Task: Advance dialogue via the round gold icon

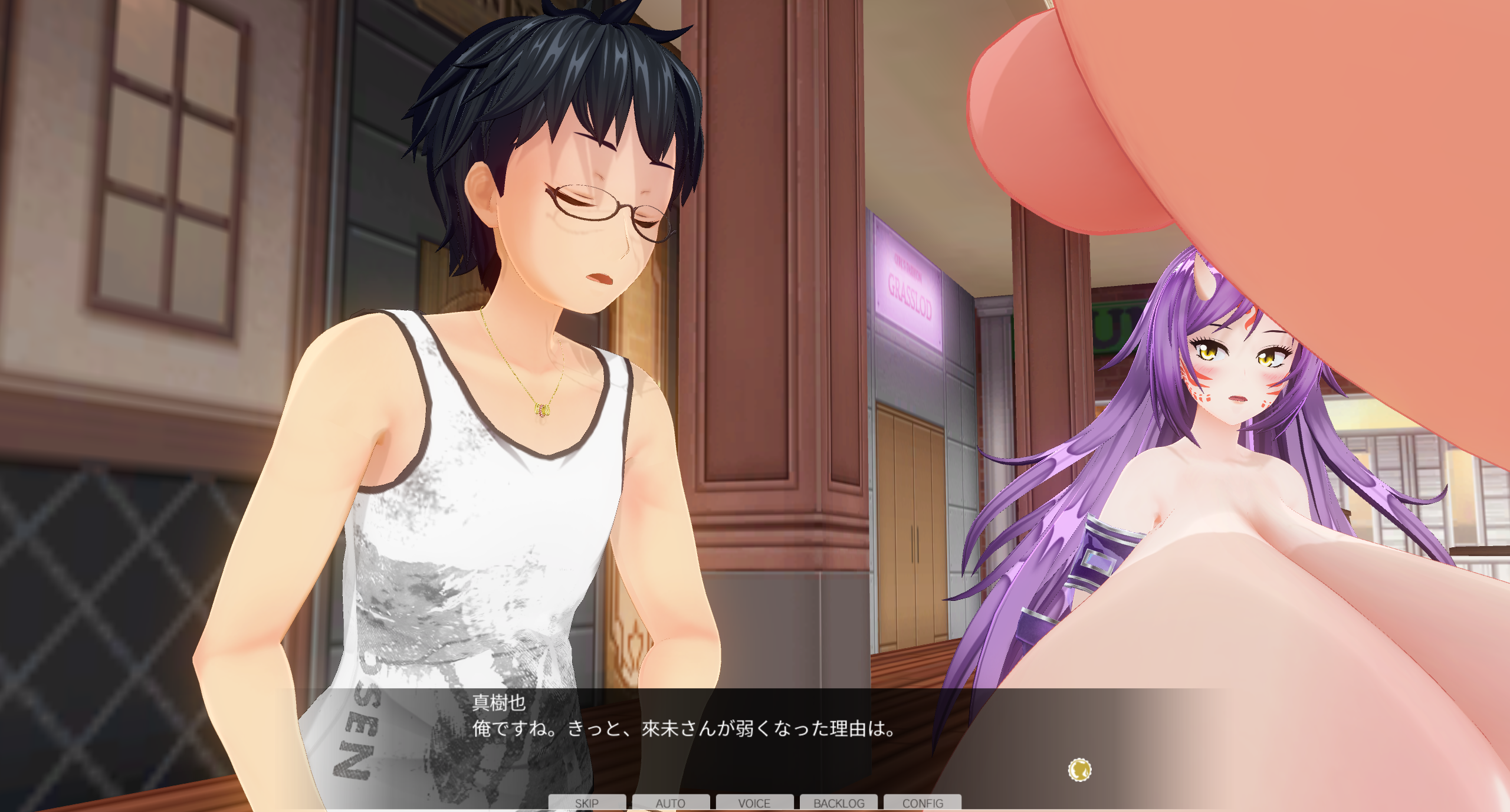Action: point(1079,770)
